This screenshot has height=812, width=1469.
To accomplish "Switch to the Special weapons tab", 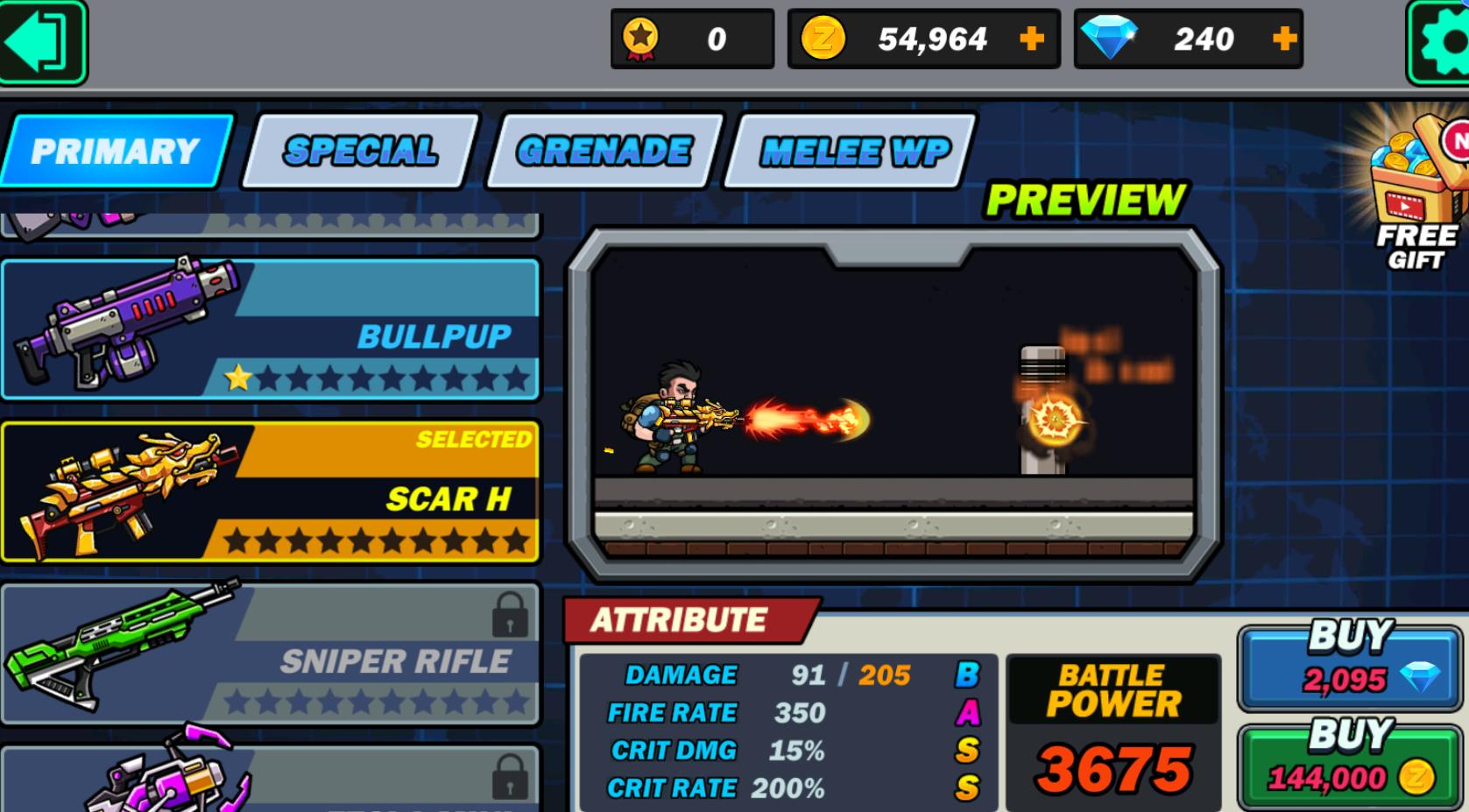I will pos(360,152).
